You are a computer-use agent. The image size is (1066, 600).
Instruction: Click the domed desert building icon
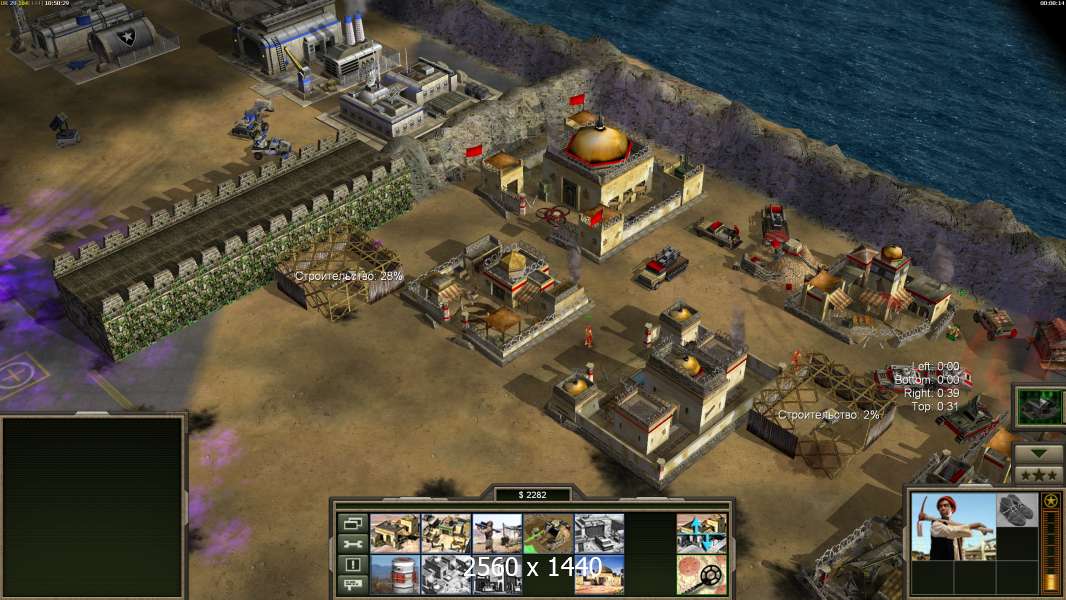(599, 573)
